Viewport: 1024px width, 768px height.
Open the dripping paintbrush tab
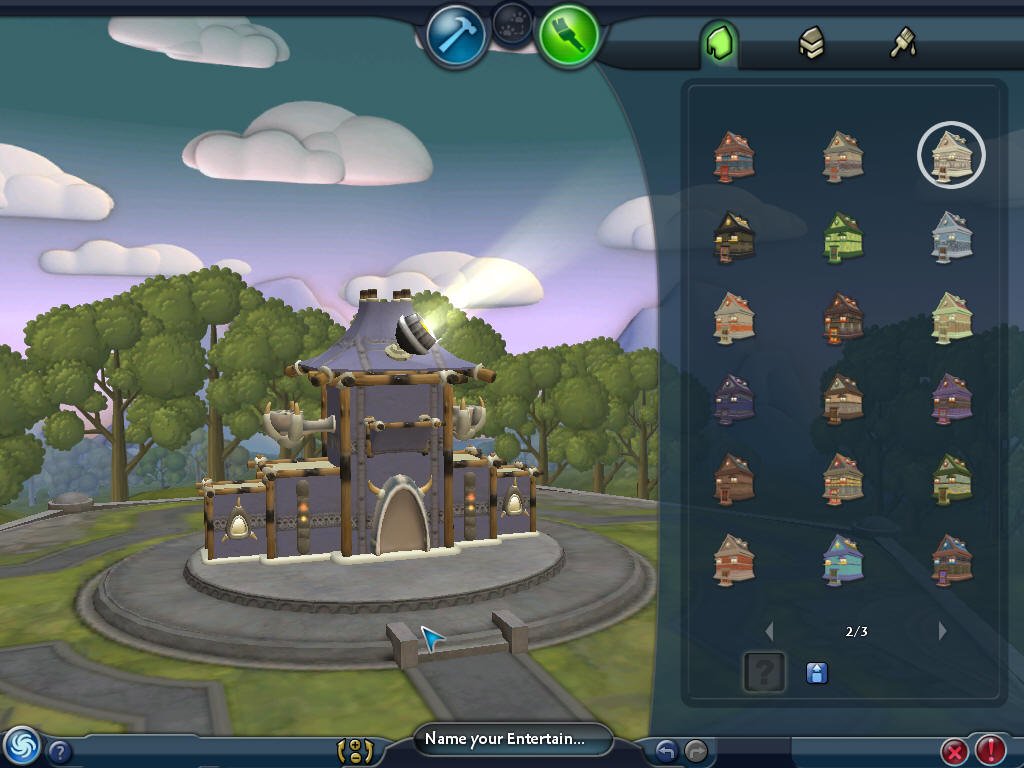pos(903,43)
